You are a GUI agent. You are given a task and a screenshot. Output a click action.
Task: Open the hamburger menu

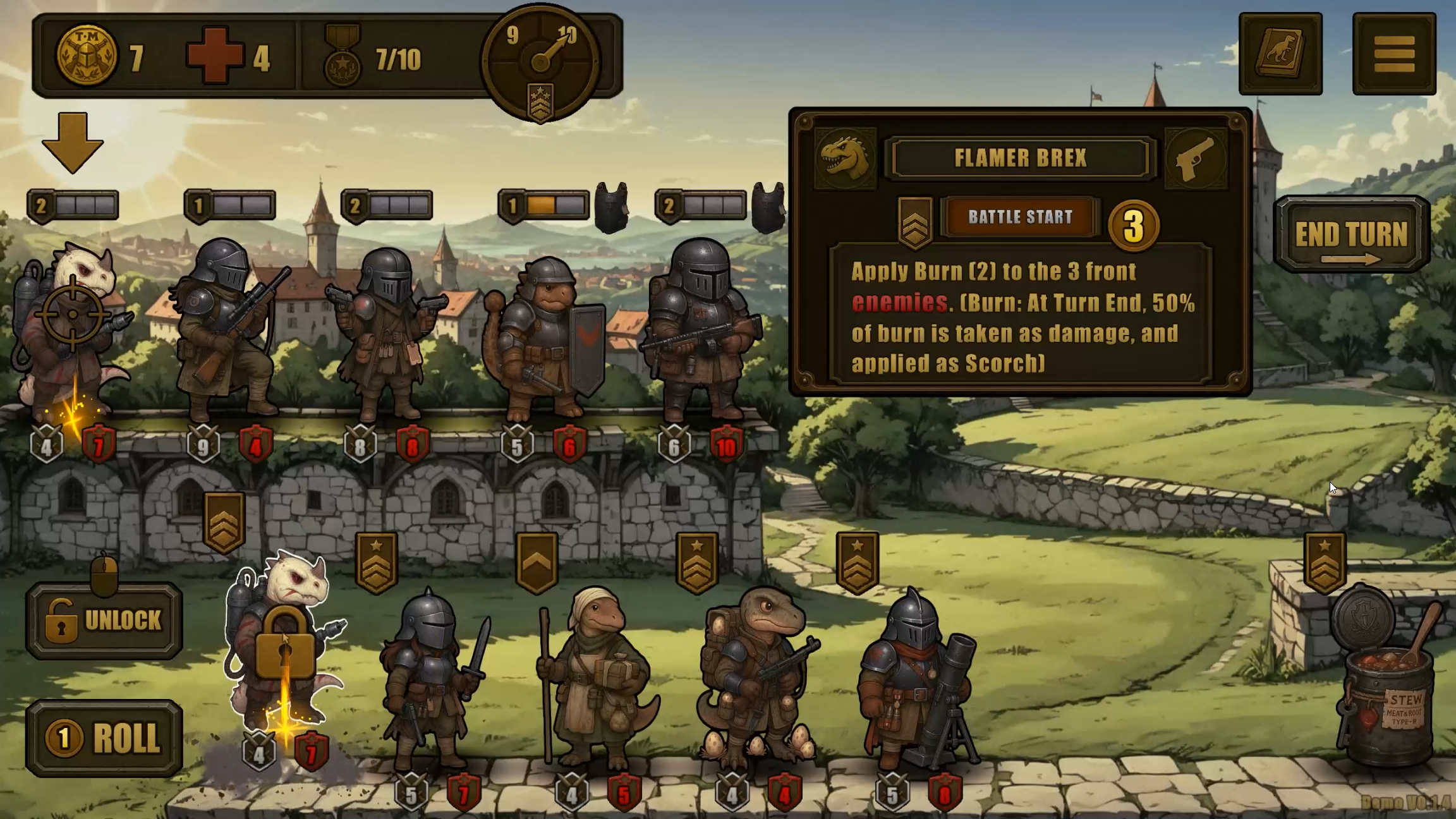pos(1394,54)
